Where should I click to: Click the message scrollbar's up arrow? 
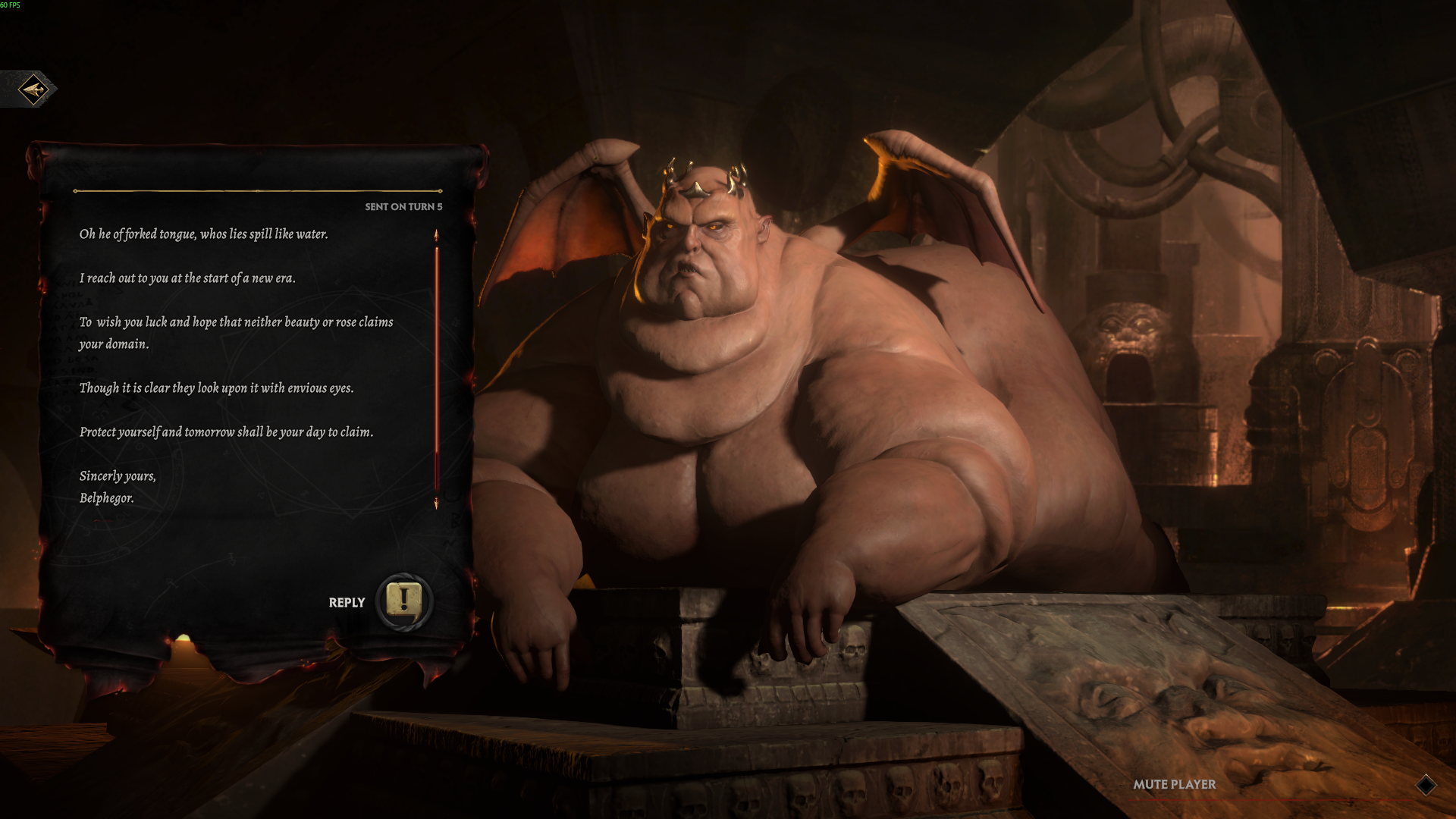[x=436, y=236]
